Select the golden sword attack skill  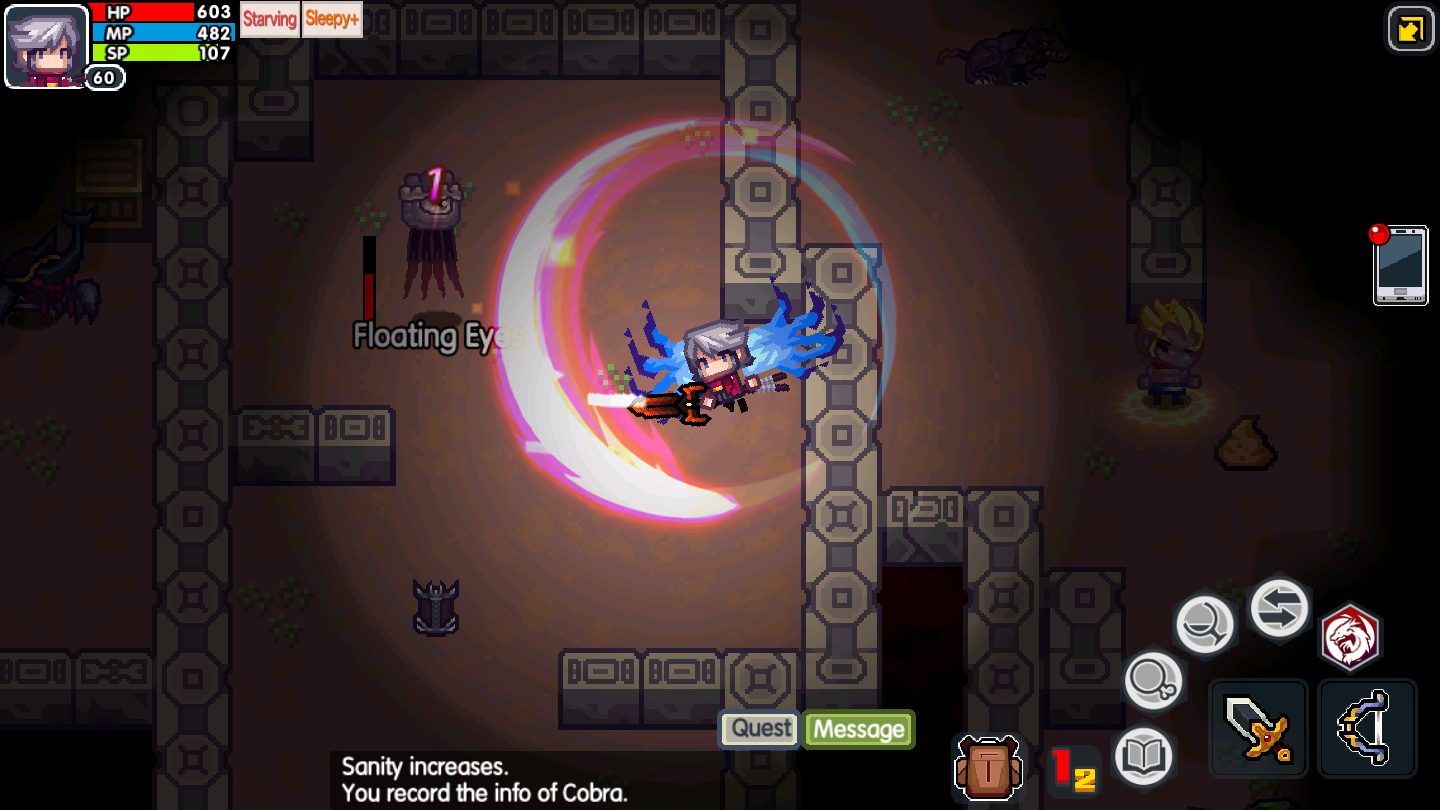(1258, 728)
